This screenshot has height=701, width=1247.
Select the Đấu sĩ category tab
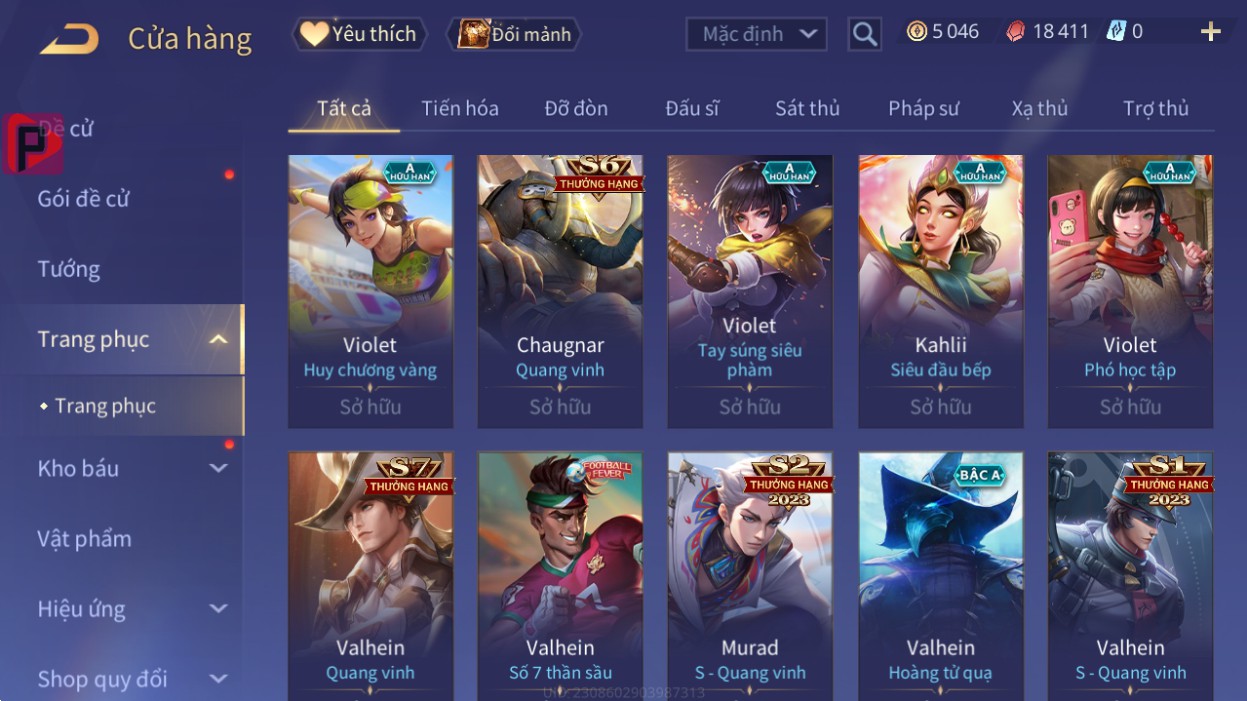pos(692,108)
